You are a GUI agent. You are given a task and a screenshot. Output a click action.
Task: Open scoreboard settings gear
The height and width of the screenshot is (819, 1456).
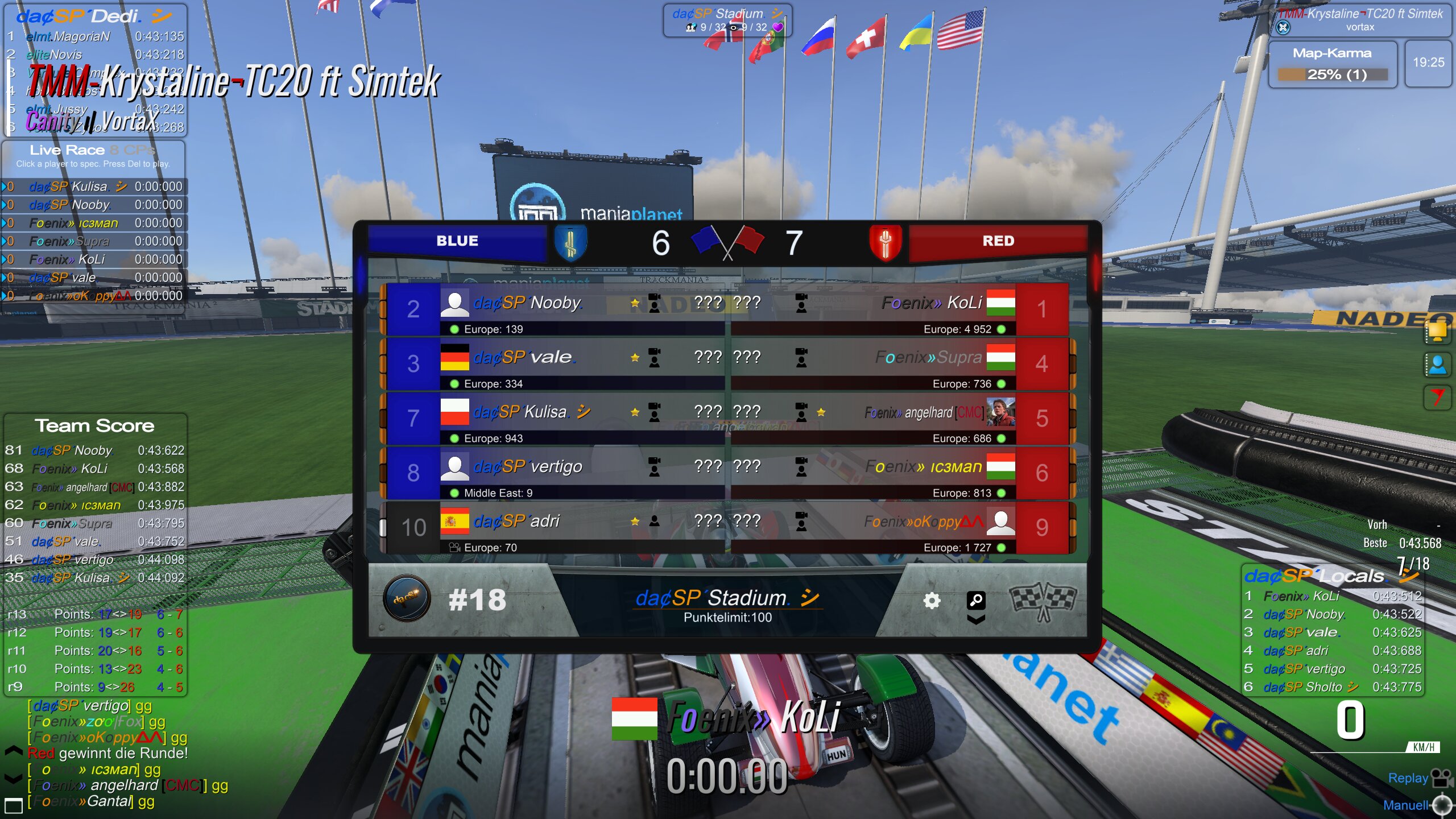click(931, 601)
